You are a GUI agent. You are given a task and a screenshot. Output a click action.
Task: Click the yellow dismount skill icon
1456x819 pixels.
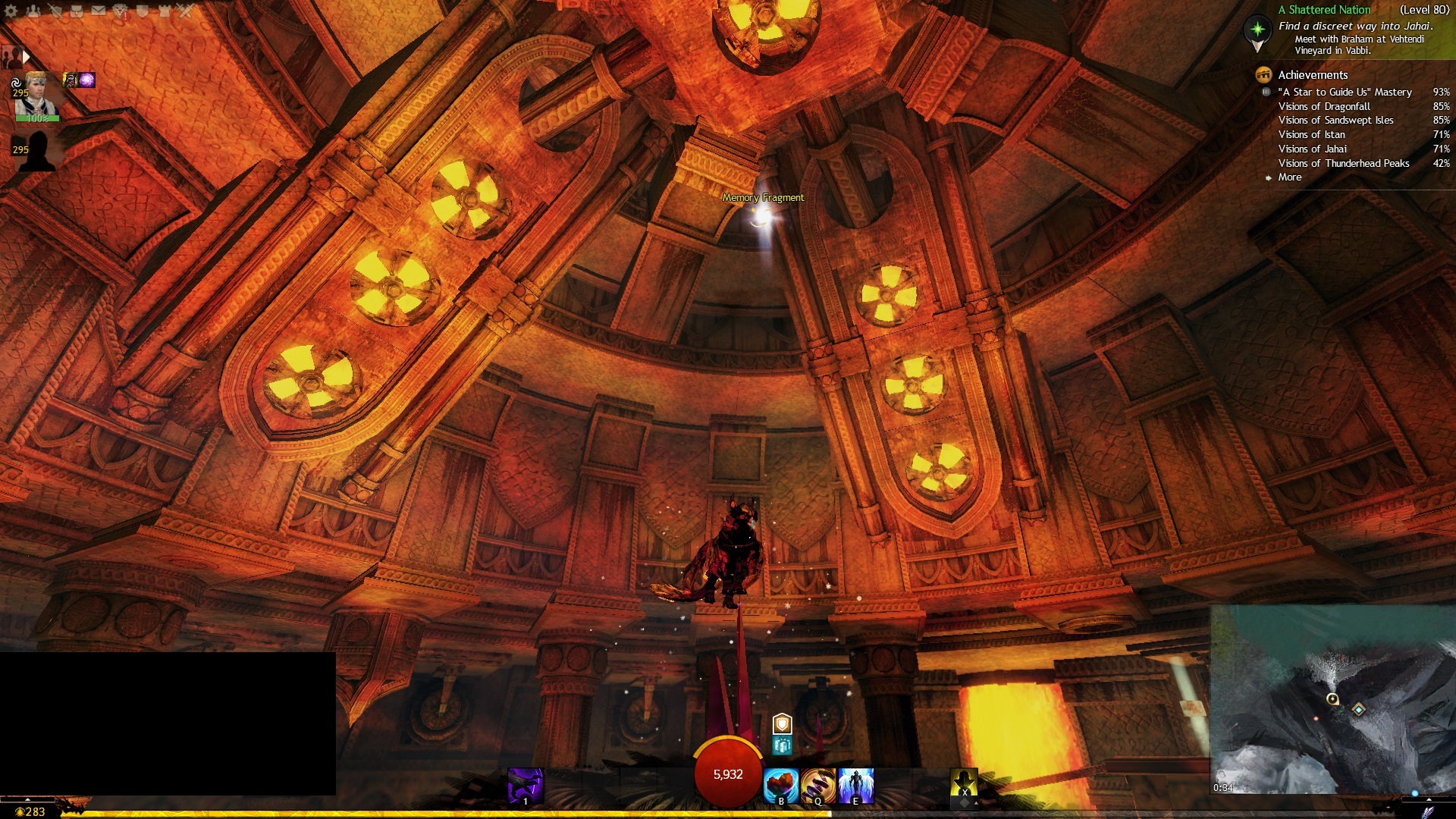pos(964,784)
